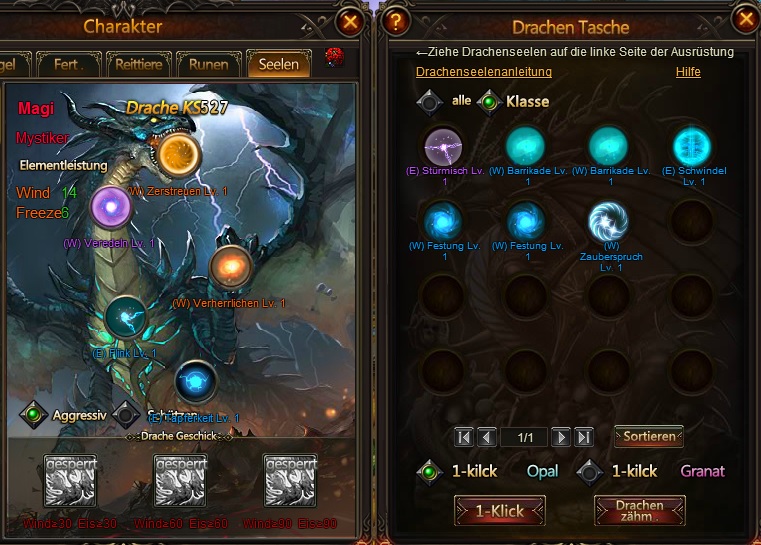The width and height of the screenshot is (761, 545).
Task: Switch to the Runen tab
Action: [x=209, y=65]
